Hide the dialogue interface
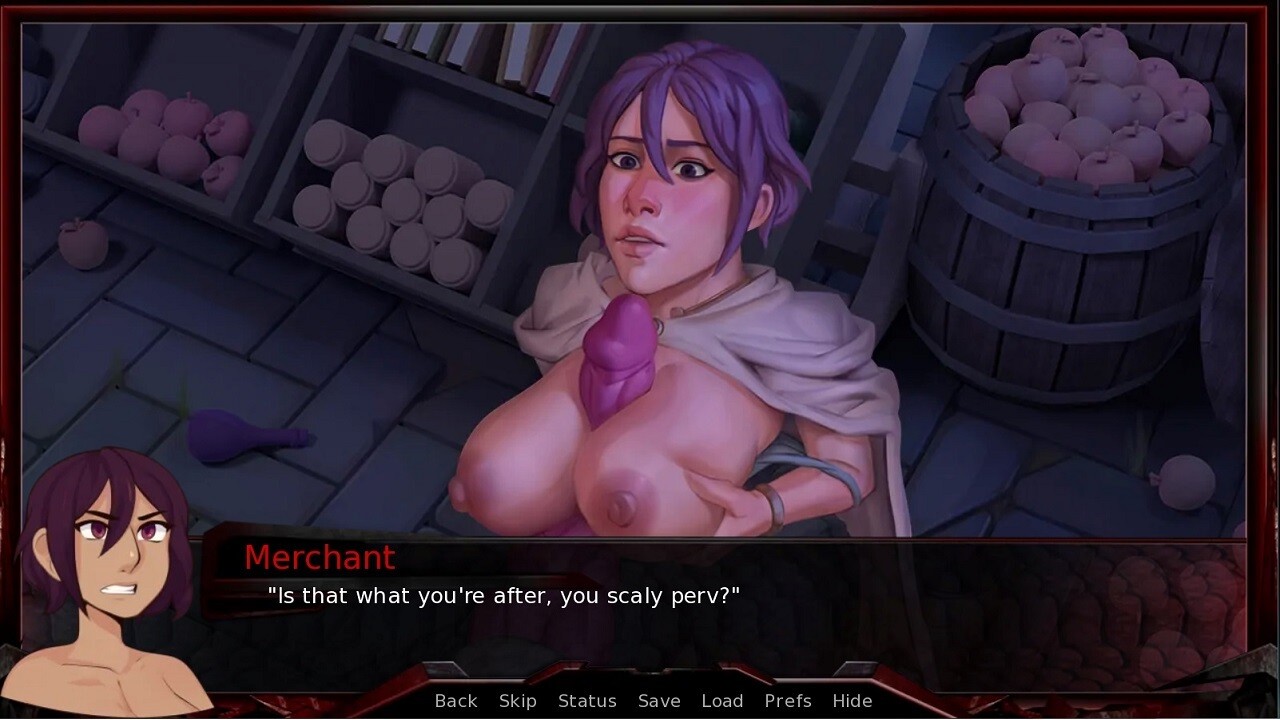 pyautogui.click(x=852, y=701)
